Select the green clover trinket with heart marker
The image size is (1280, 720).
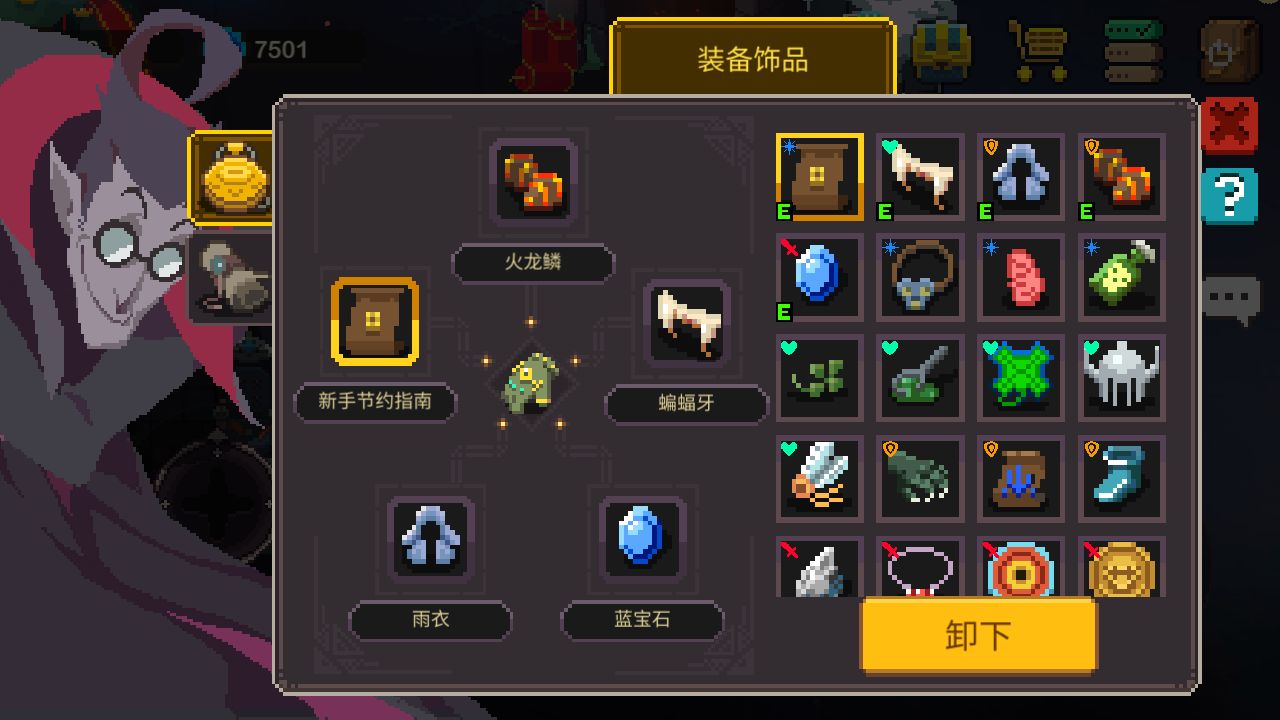819,378
